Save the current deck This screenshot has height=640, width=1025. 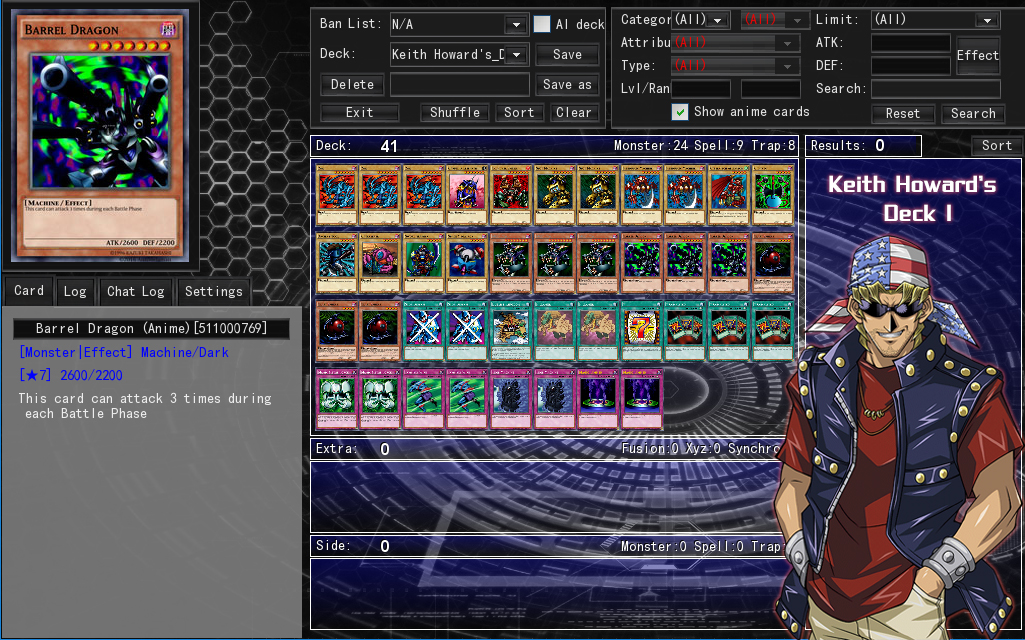point(567,55)
